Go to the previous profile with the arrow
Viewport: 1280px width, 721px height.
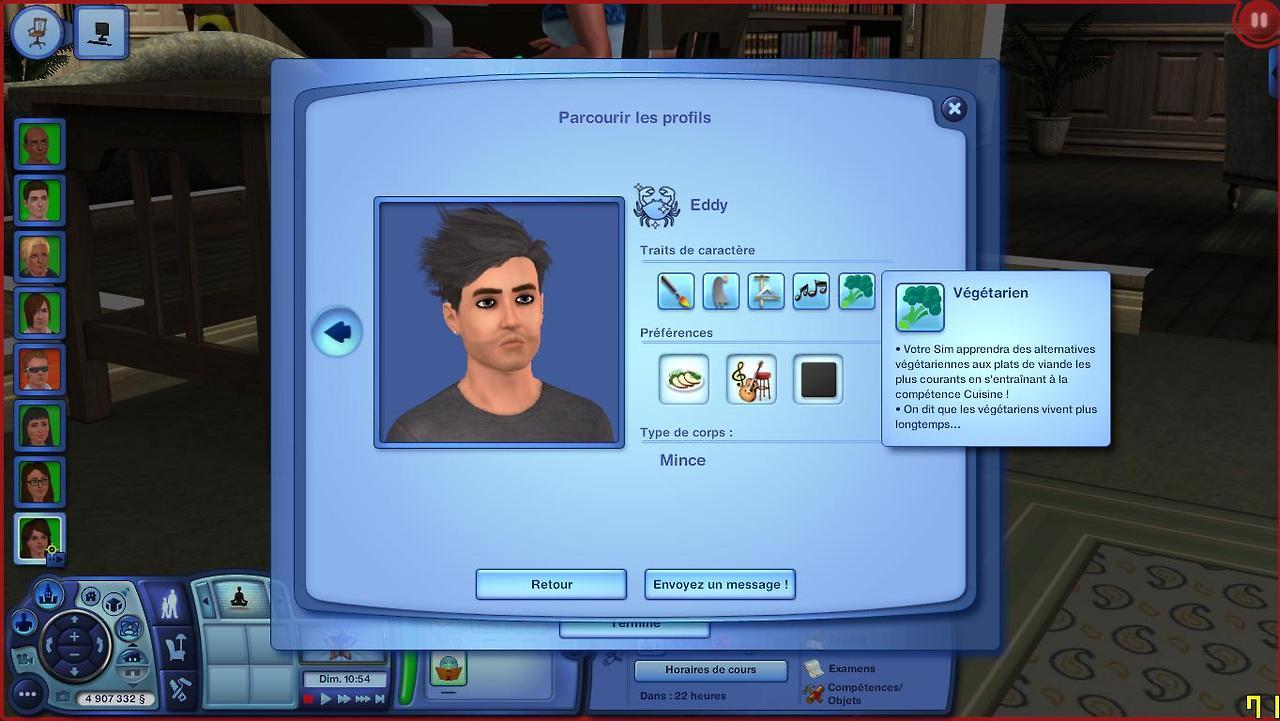coord(337,332)
